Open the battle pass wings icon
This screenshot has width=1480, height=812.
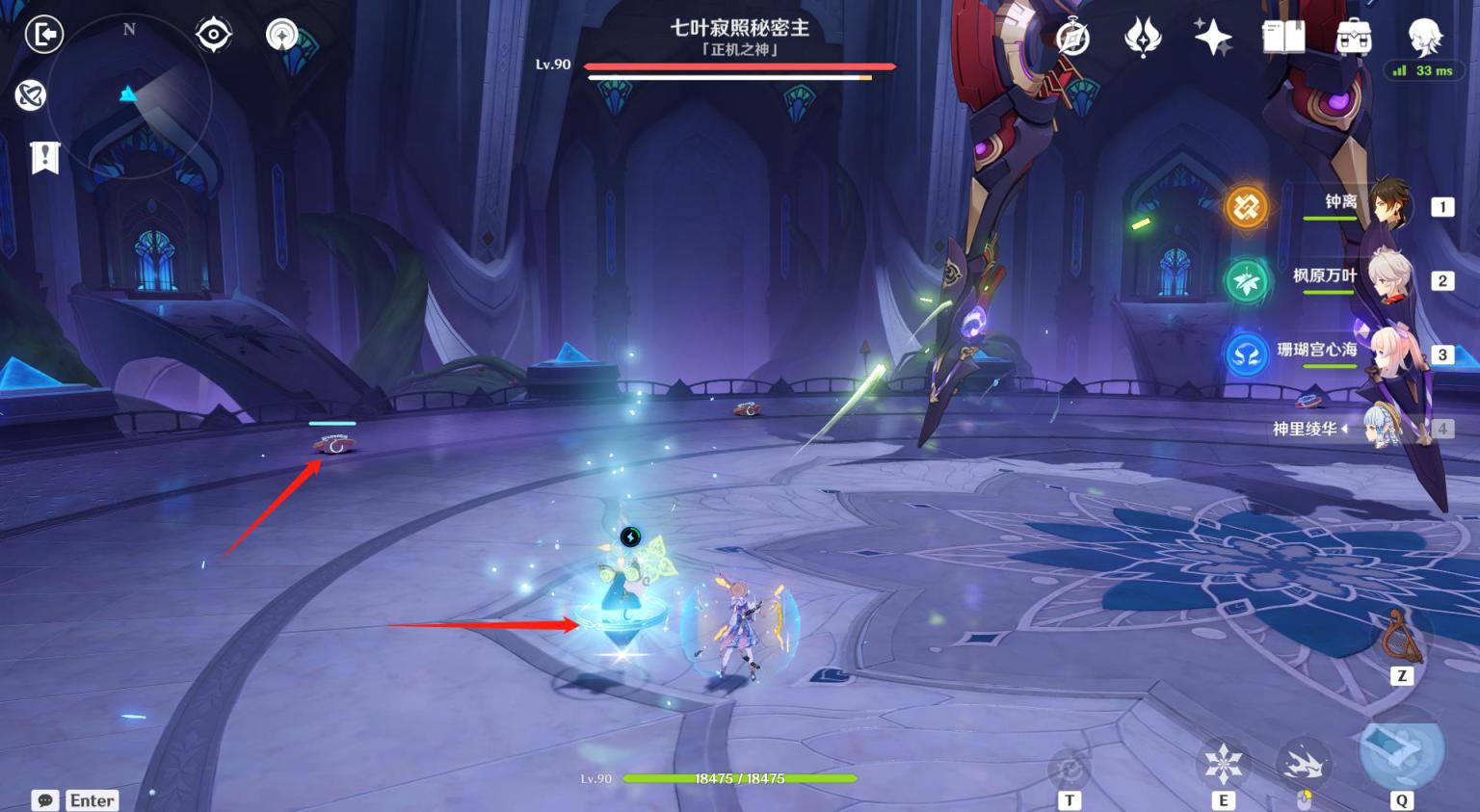point(1143,38)
